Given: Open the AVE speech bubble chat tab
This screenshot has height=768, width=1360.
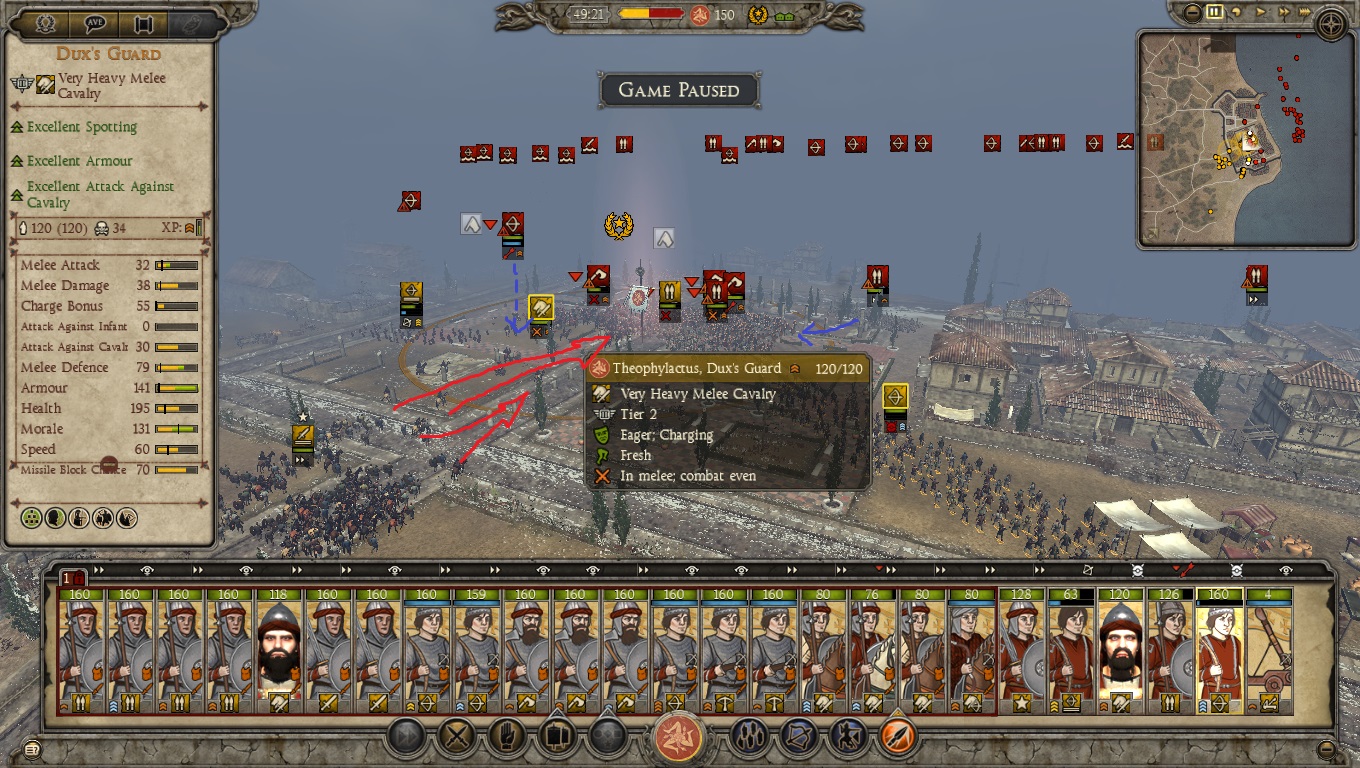Looking at the screenshot, I should (x=96, y=23).
